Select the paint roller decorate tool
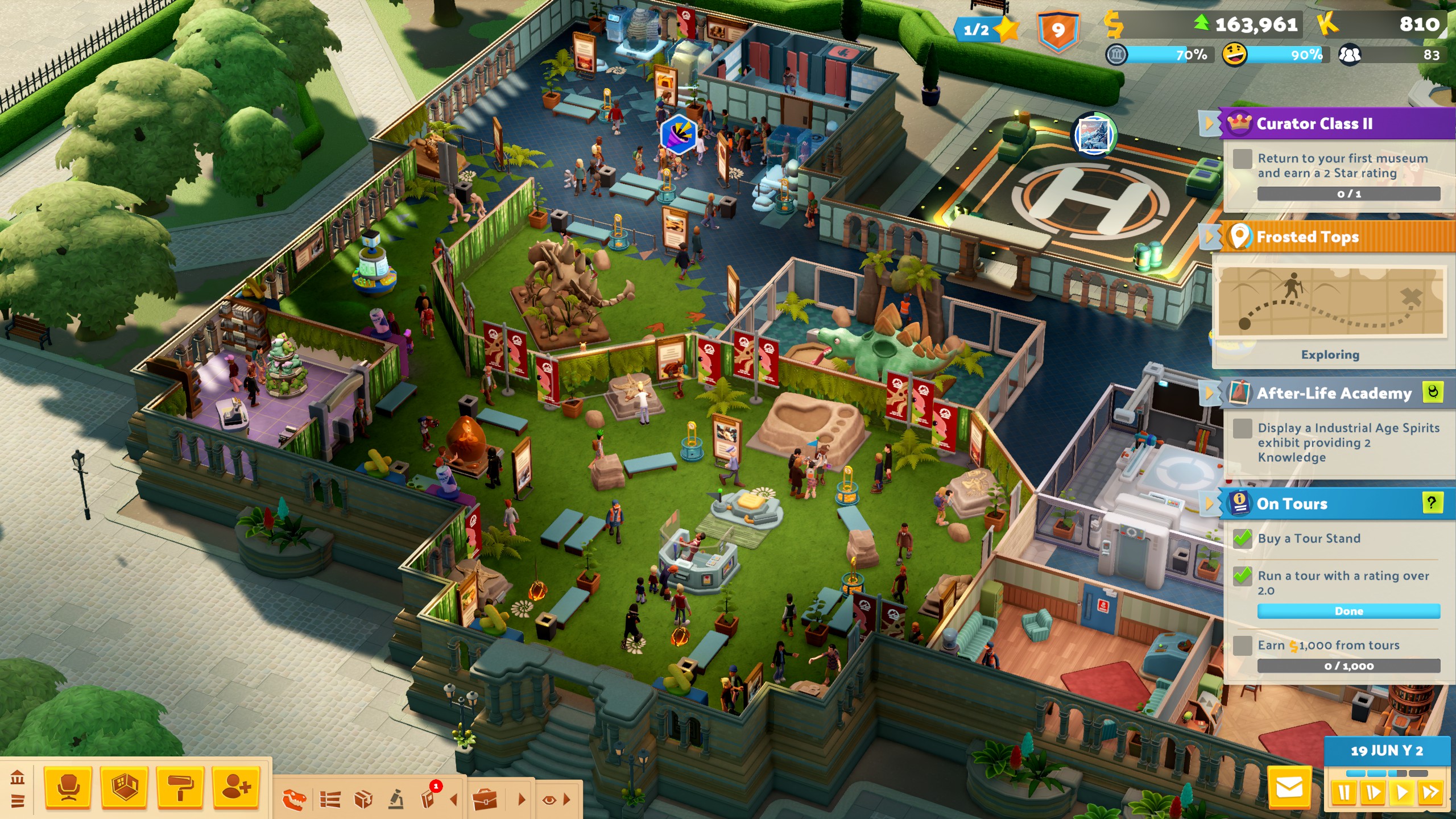 [x=180, y=788]
